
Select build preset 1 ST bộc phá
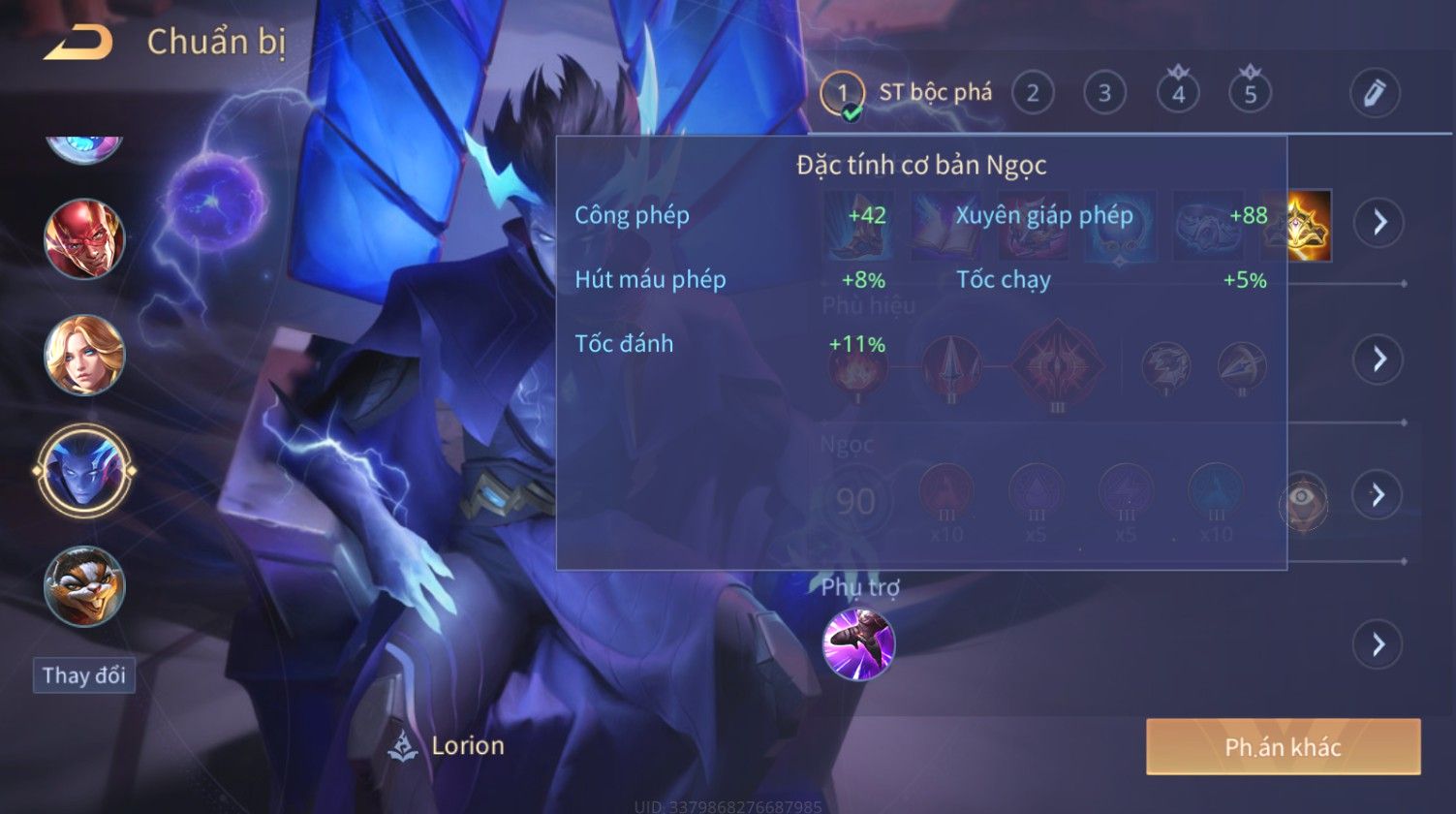(841, 93)
